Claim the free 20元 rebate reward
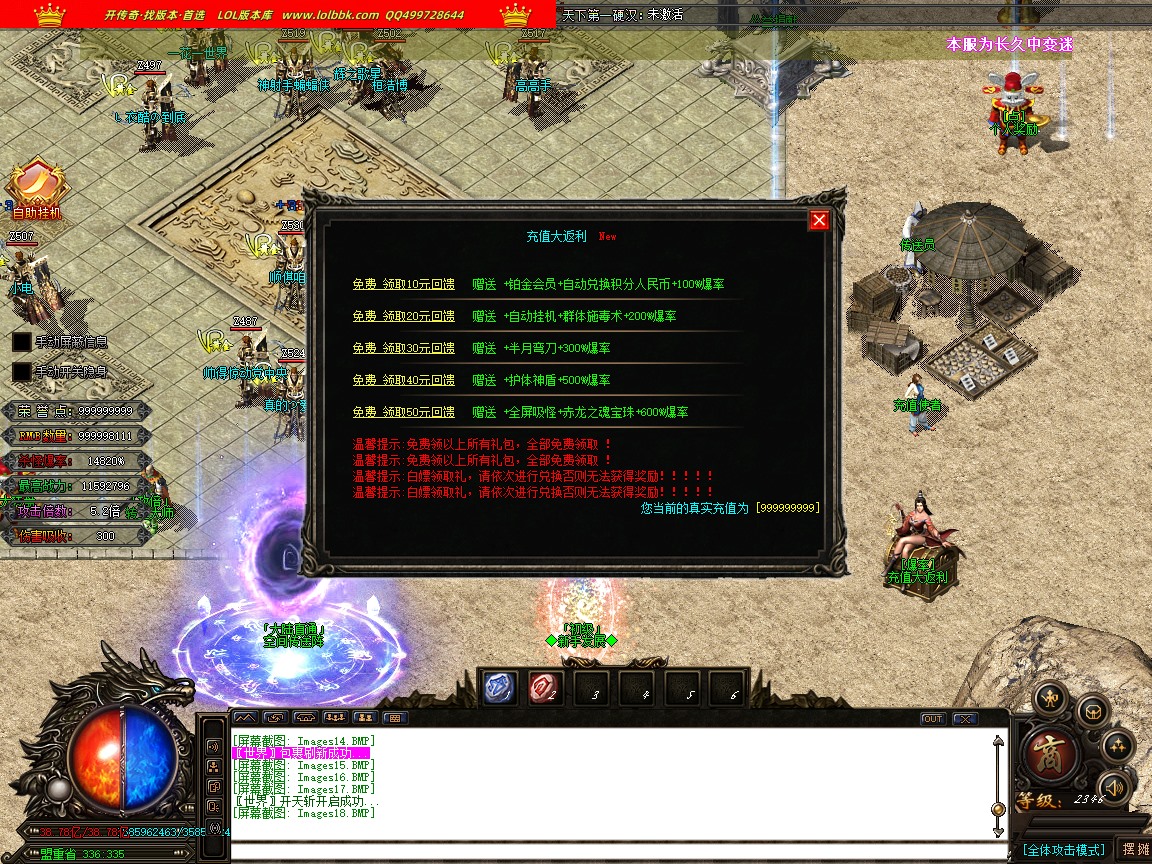Screen dimensions: 1152x864 click(x=403, y=316)
